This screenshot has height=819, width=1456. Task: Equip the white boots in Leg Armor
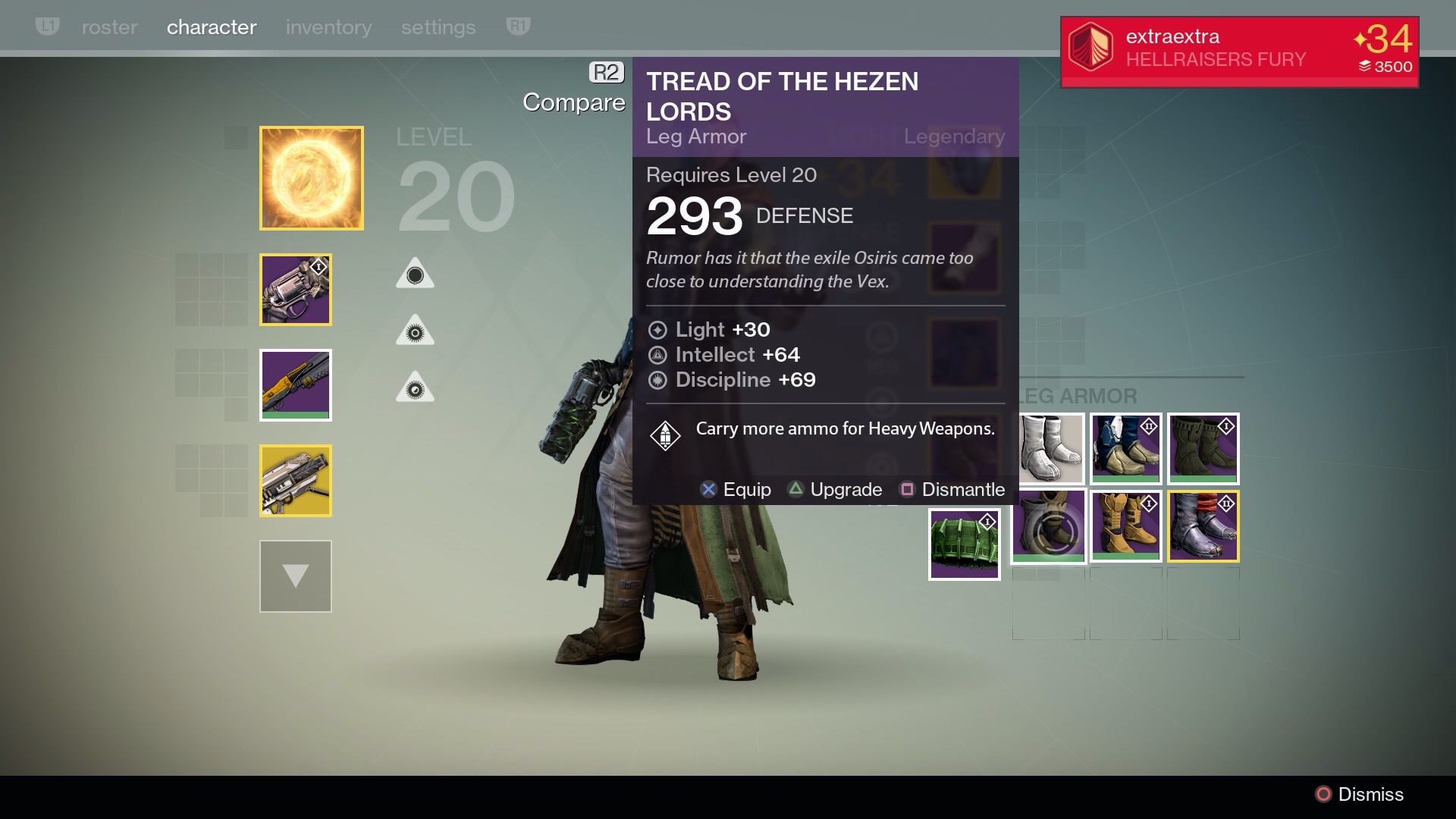point(1049,449)
